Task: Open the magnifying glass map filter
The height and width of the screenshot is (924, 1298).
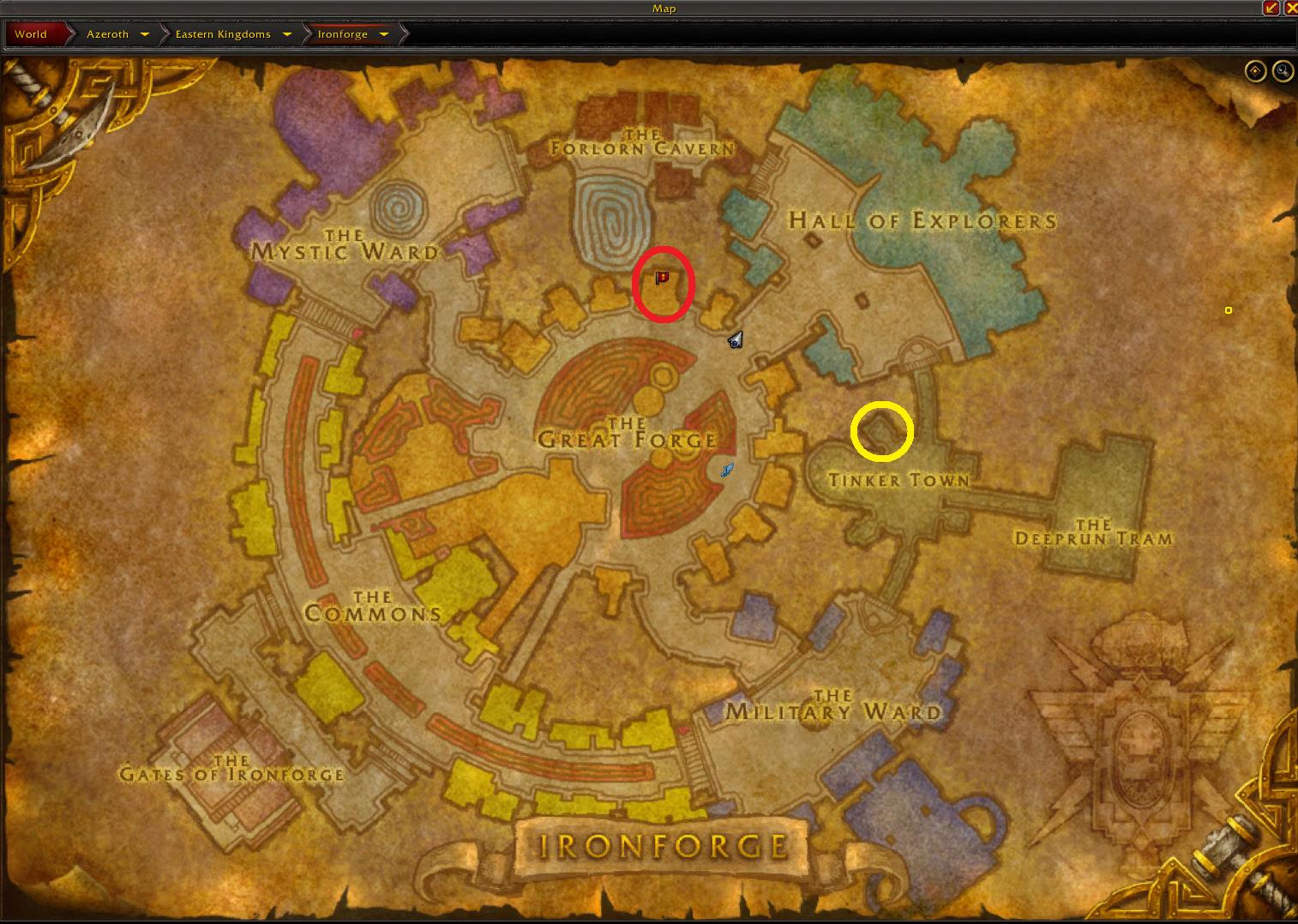Action: [1283, 71]
